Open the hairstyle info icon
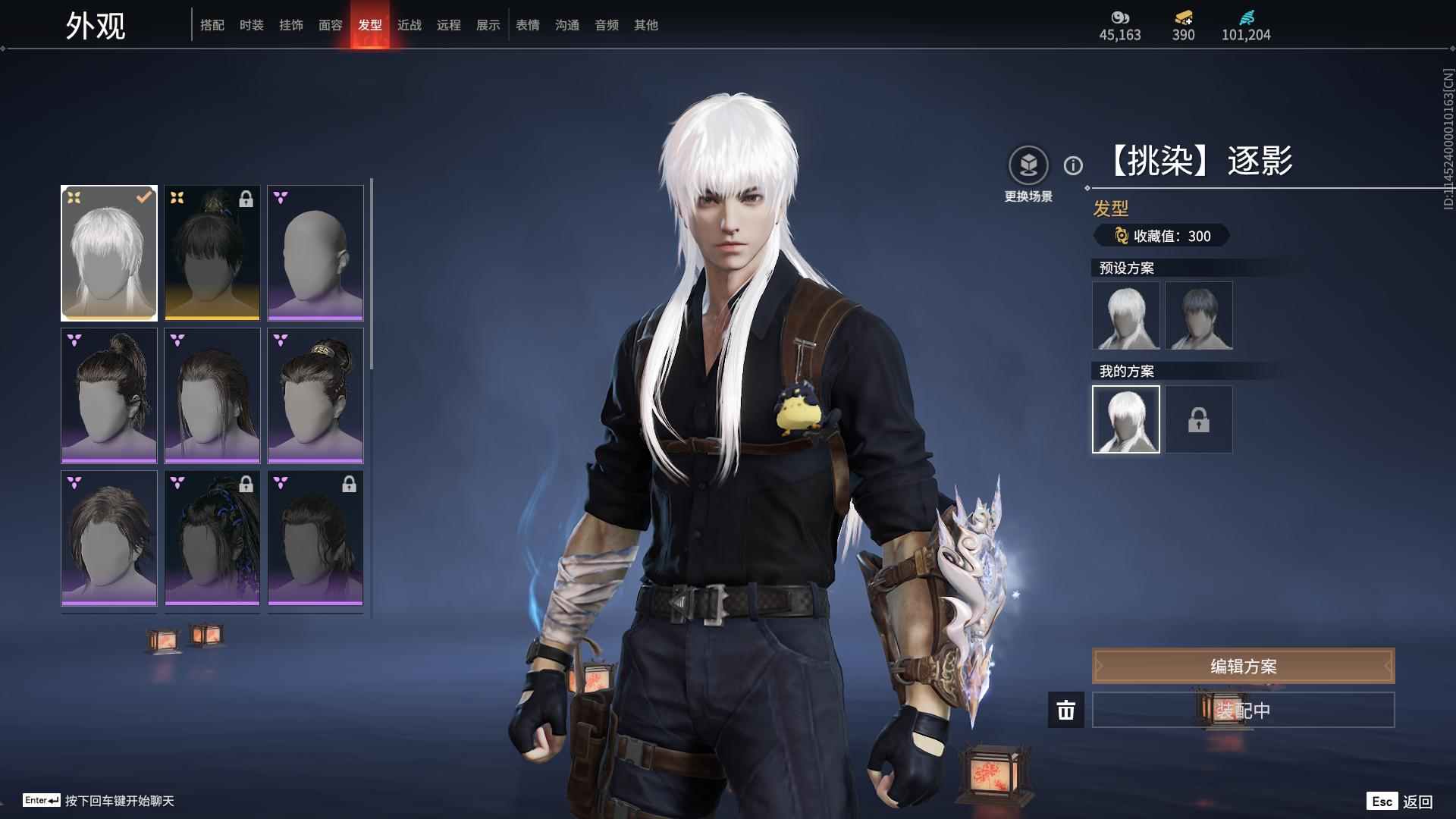Viewport: 1456px width, 819px height. (x=1073, y=165)
